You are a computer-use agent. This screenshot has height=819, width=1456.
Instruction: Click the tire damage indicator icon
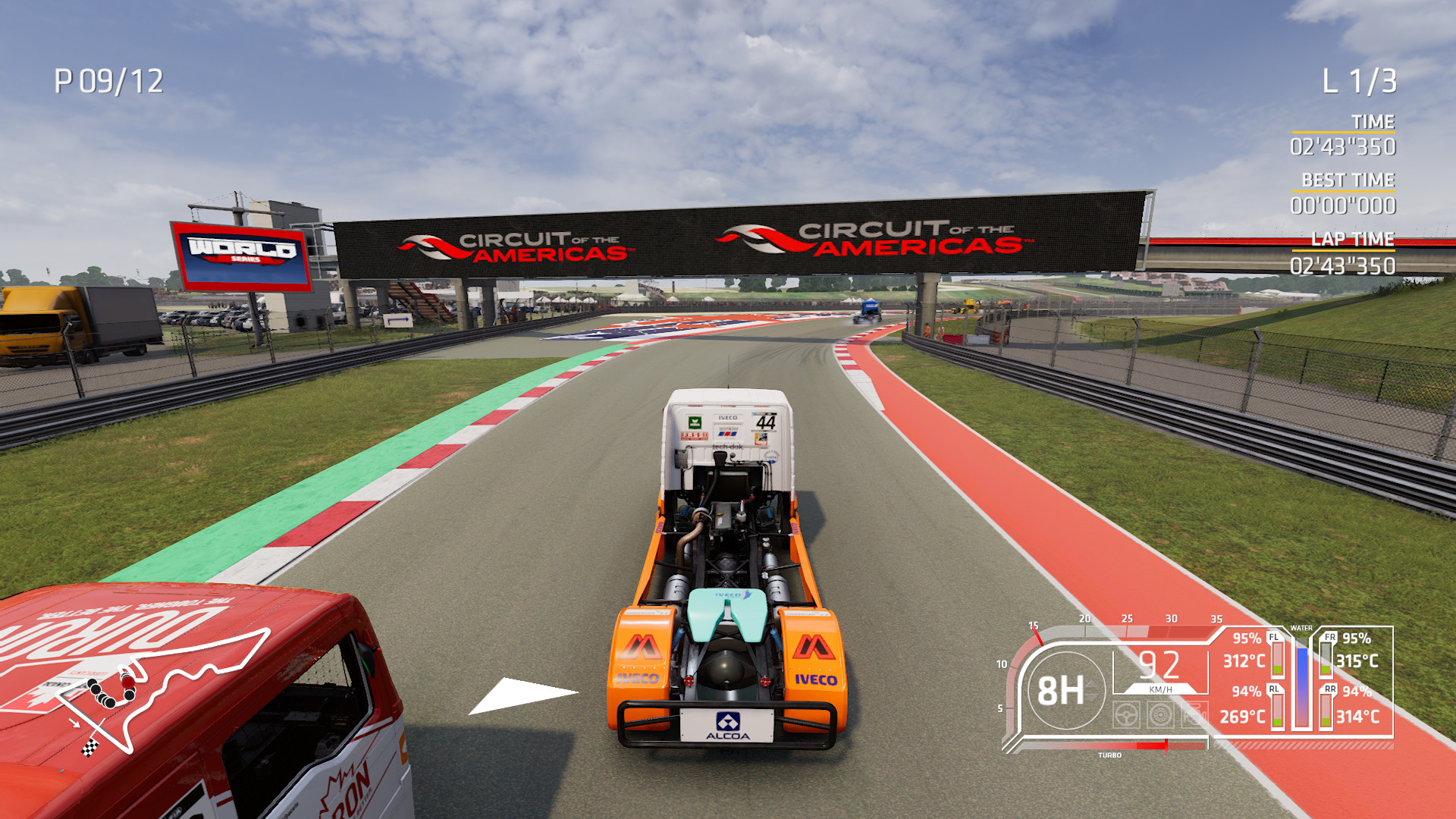(1161, 714)
